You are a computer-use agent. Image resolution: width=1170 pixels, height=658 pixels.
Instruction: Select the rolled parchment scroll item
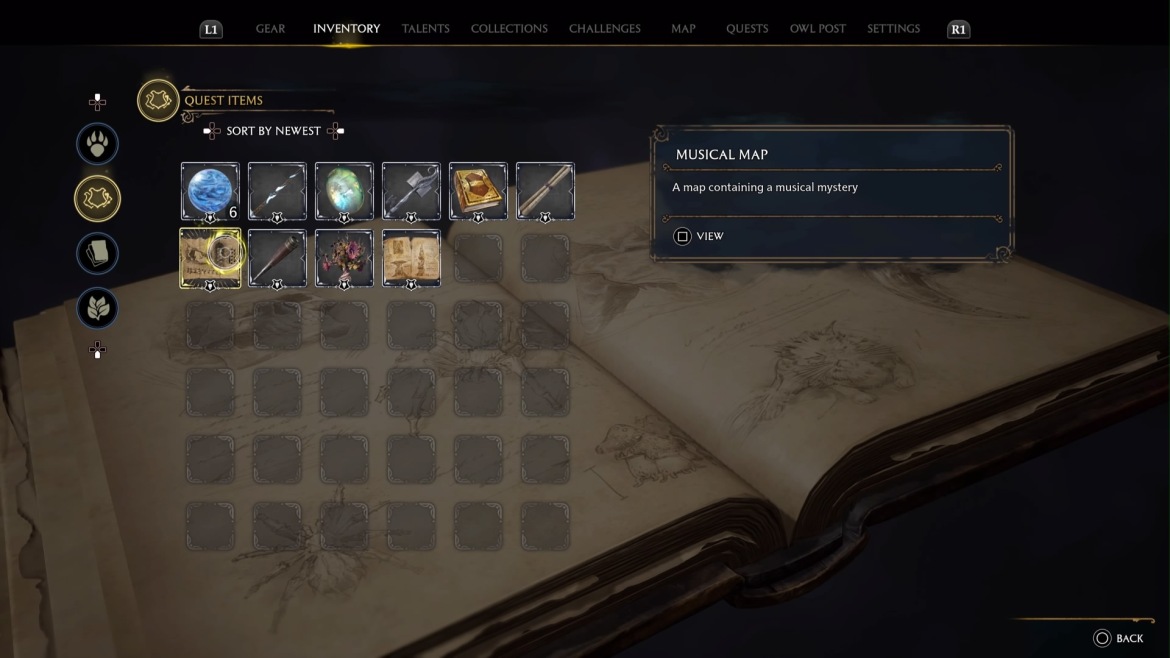coord(545,191)
